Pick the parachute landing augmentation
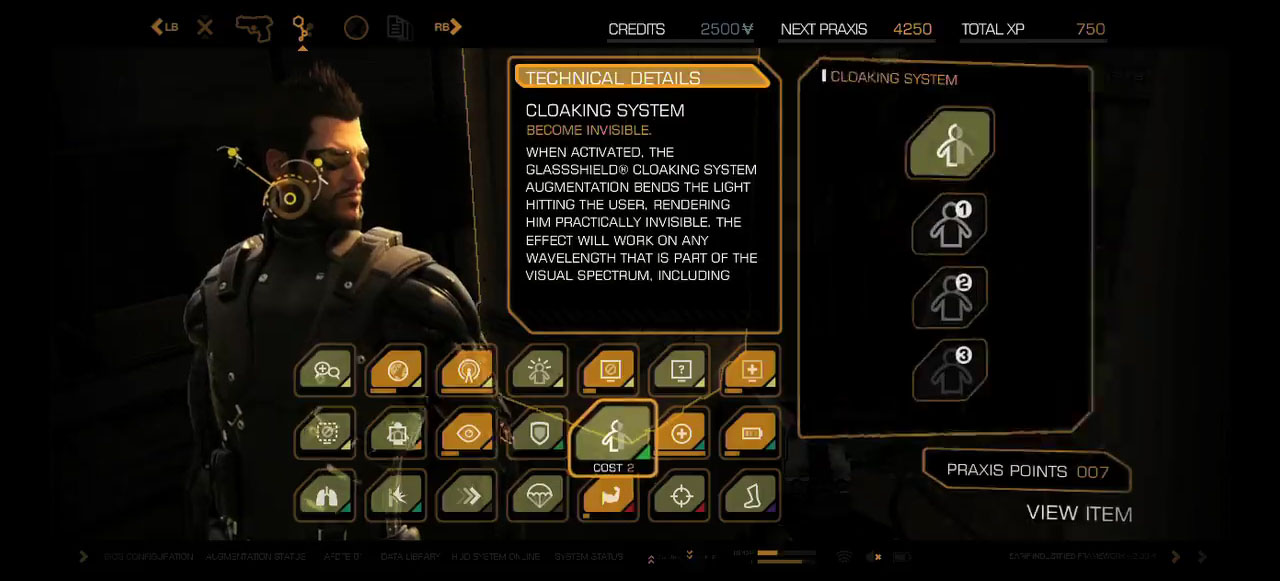1280x581 pixels. click(538, 496)
